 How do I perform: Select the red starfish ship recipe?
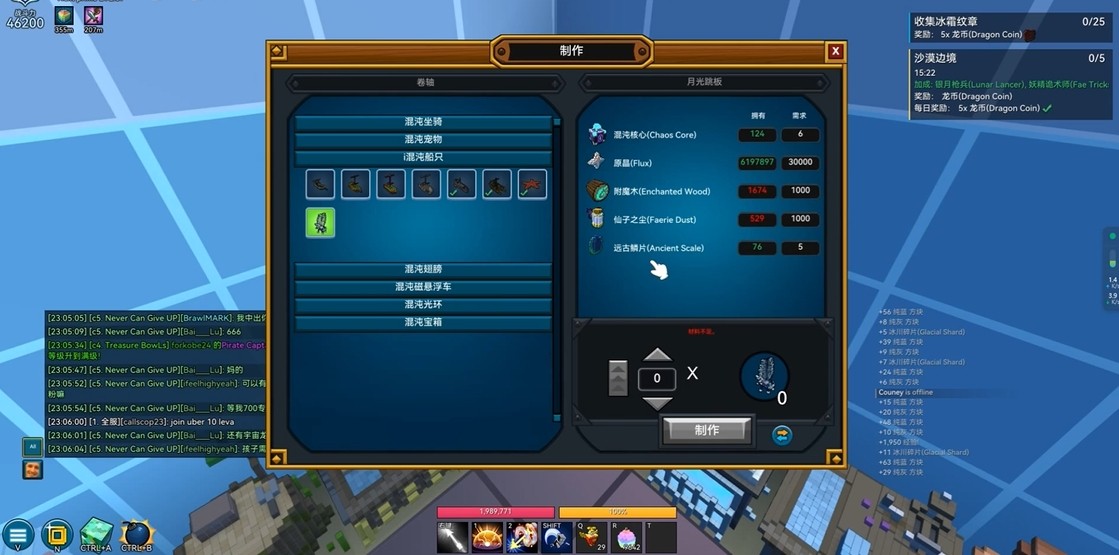pyautogui.click(x=531, y=184)
